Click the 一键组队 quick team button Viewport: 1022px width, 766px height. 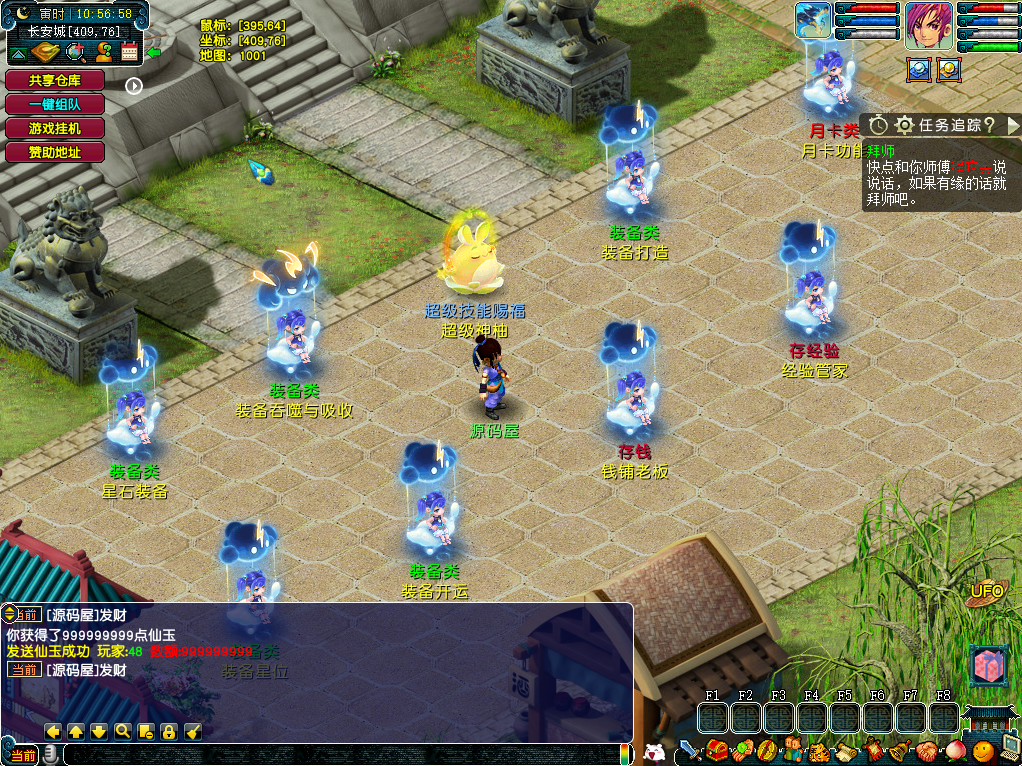(x=55, y=104)
